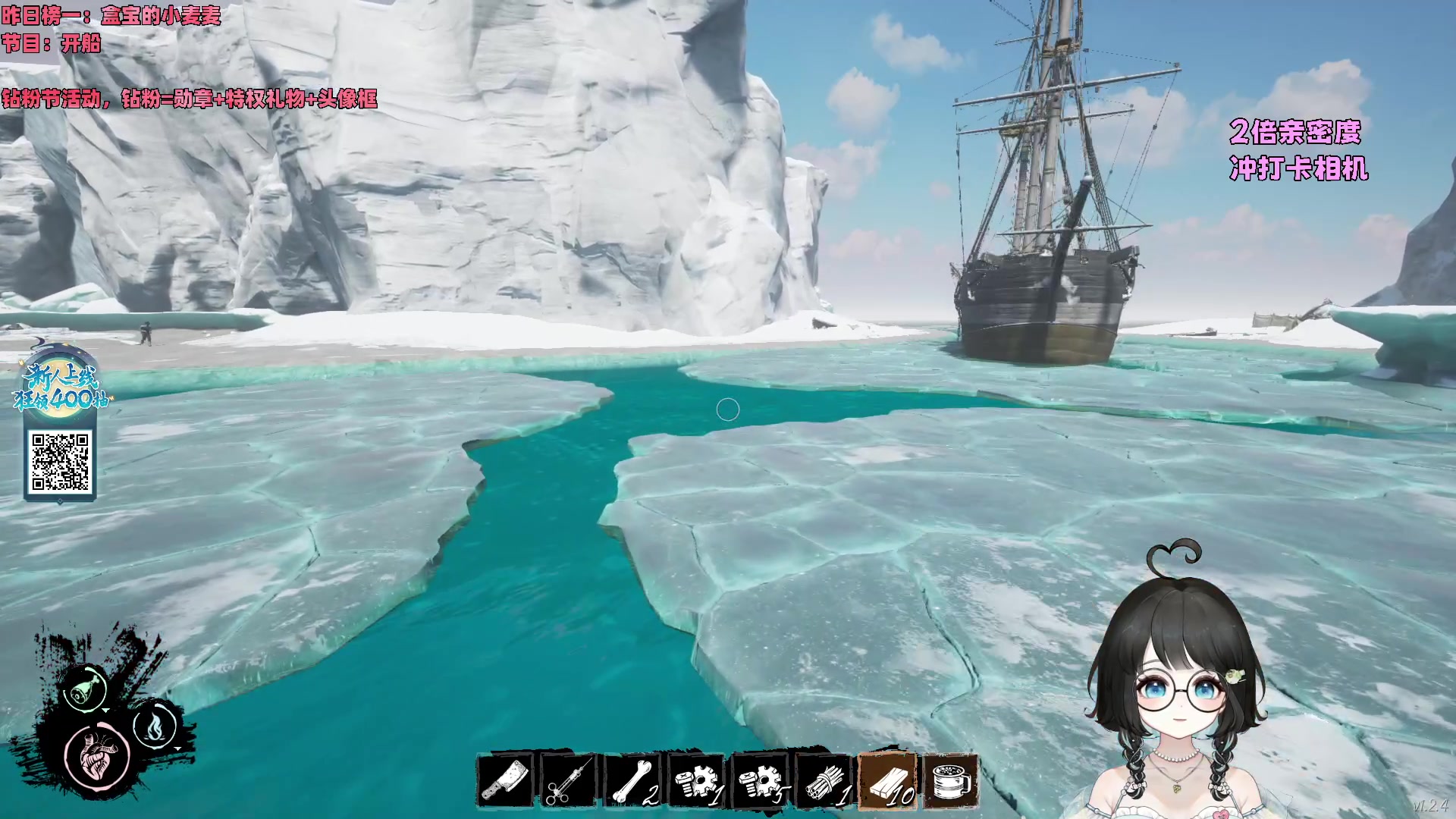Click the QR code on the stream overlay
Viewport: 1456px width, 819px height.
coord(60,461)
